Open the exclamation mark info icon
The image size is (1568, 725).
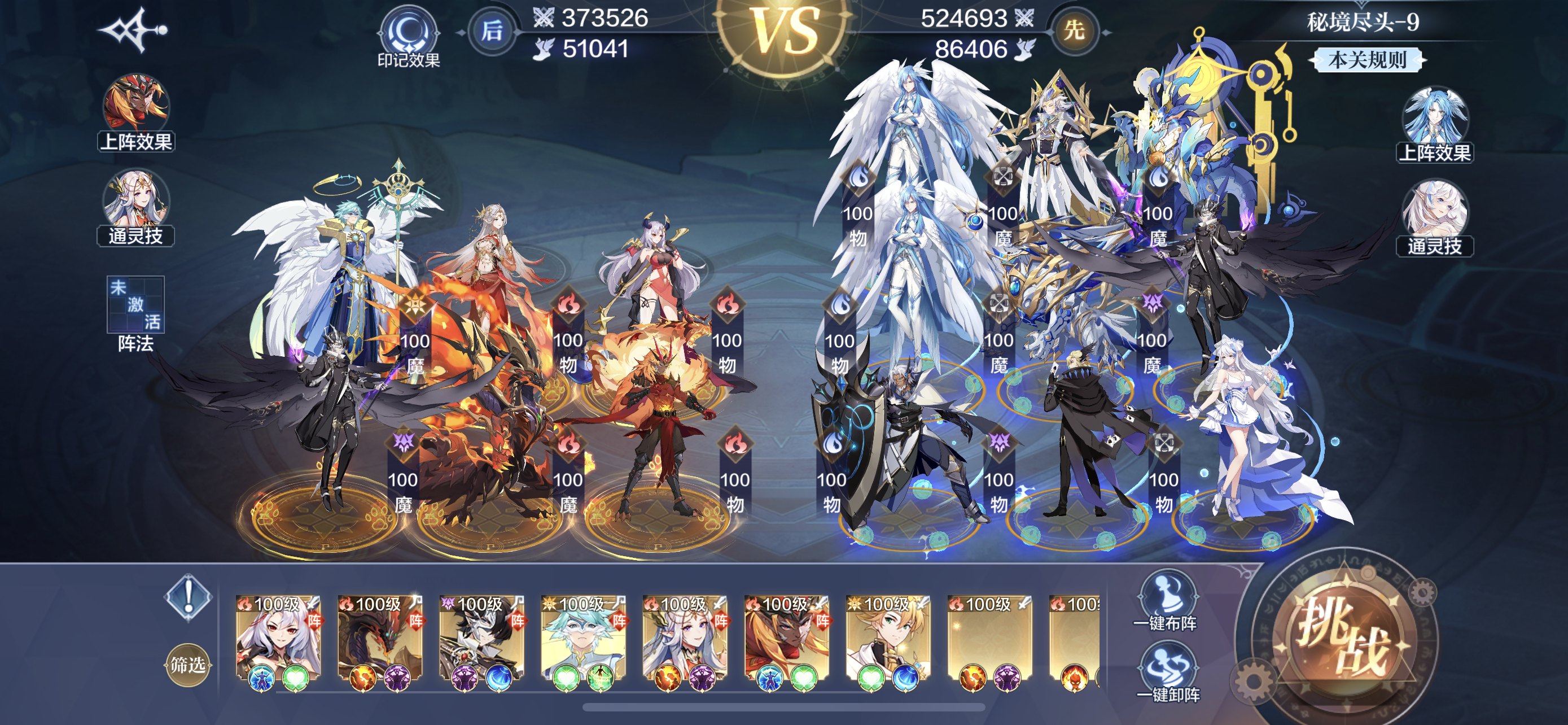tap(188, 597)
